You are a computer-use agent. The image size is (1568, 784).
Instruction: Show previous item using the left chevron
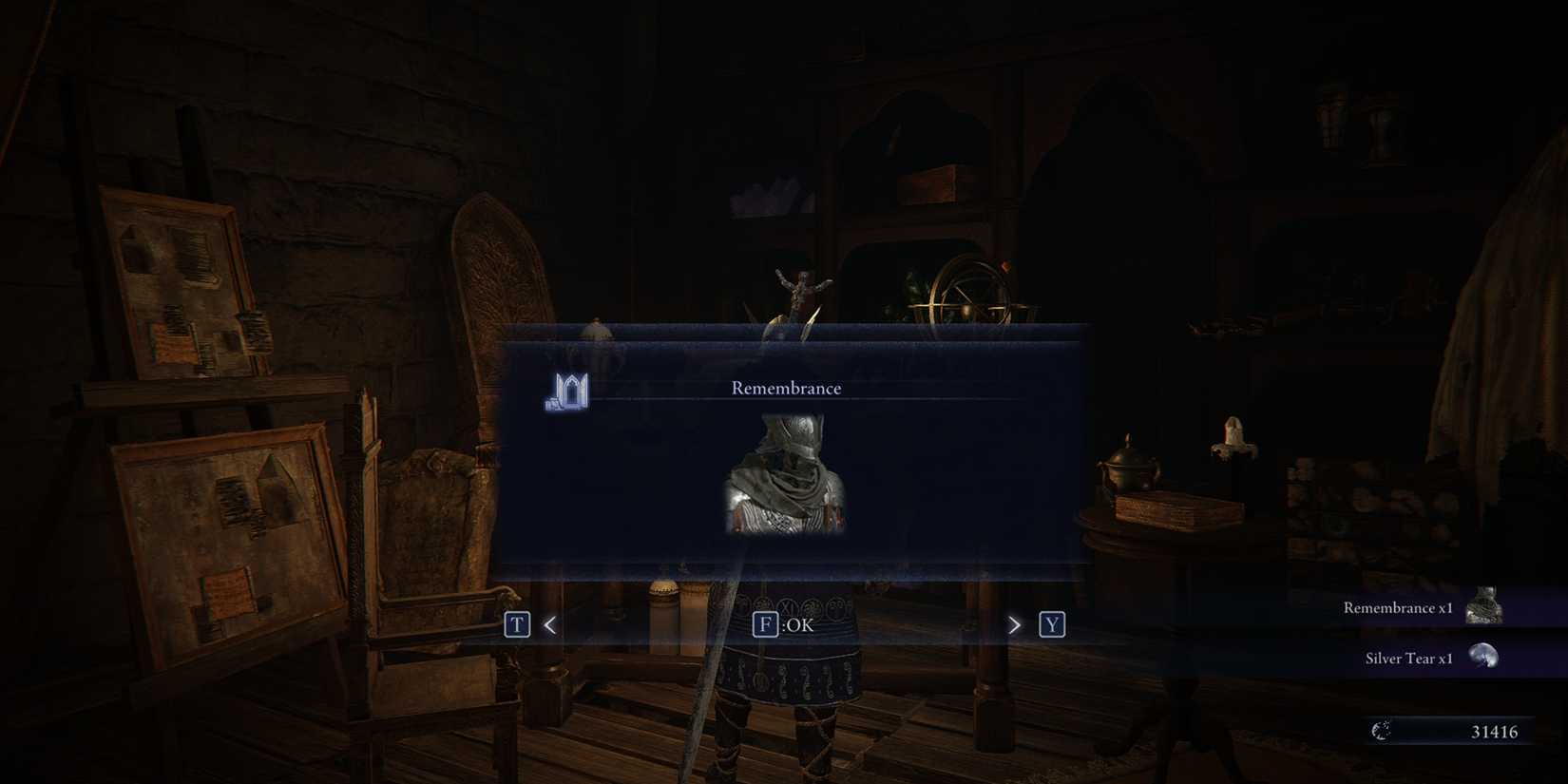pyautogui.click(x=548, y=625)
